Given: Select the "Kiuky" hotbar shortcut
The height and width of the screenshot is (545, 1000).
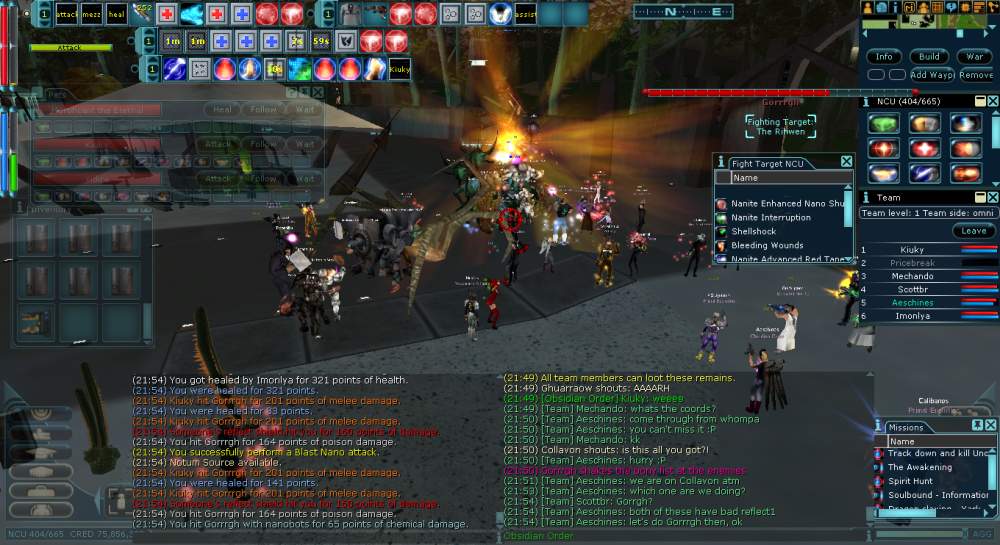Looking at the screenshot, I should click(399, 69).
